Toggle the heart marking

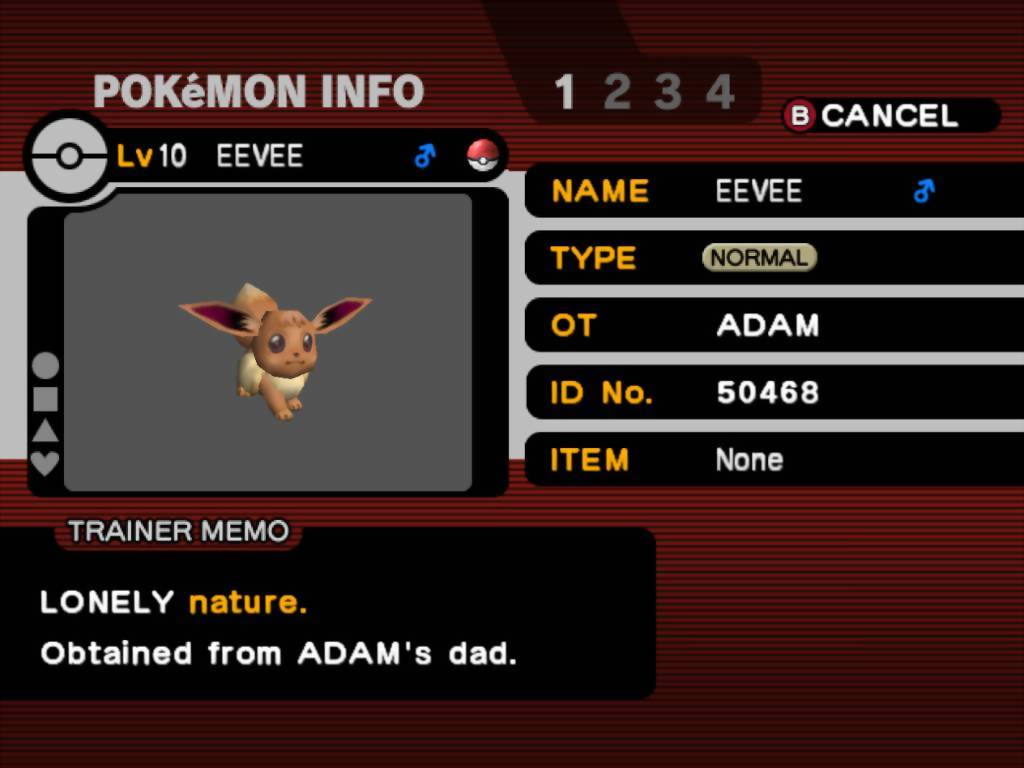(46, 463)
